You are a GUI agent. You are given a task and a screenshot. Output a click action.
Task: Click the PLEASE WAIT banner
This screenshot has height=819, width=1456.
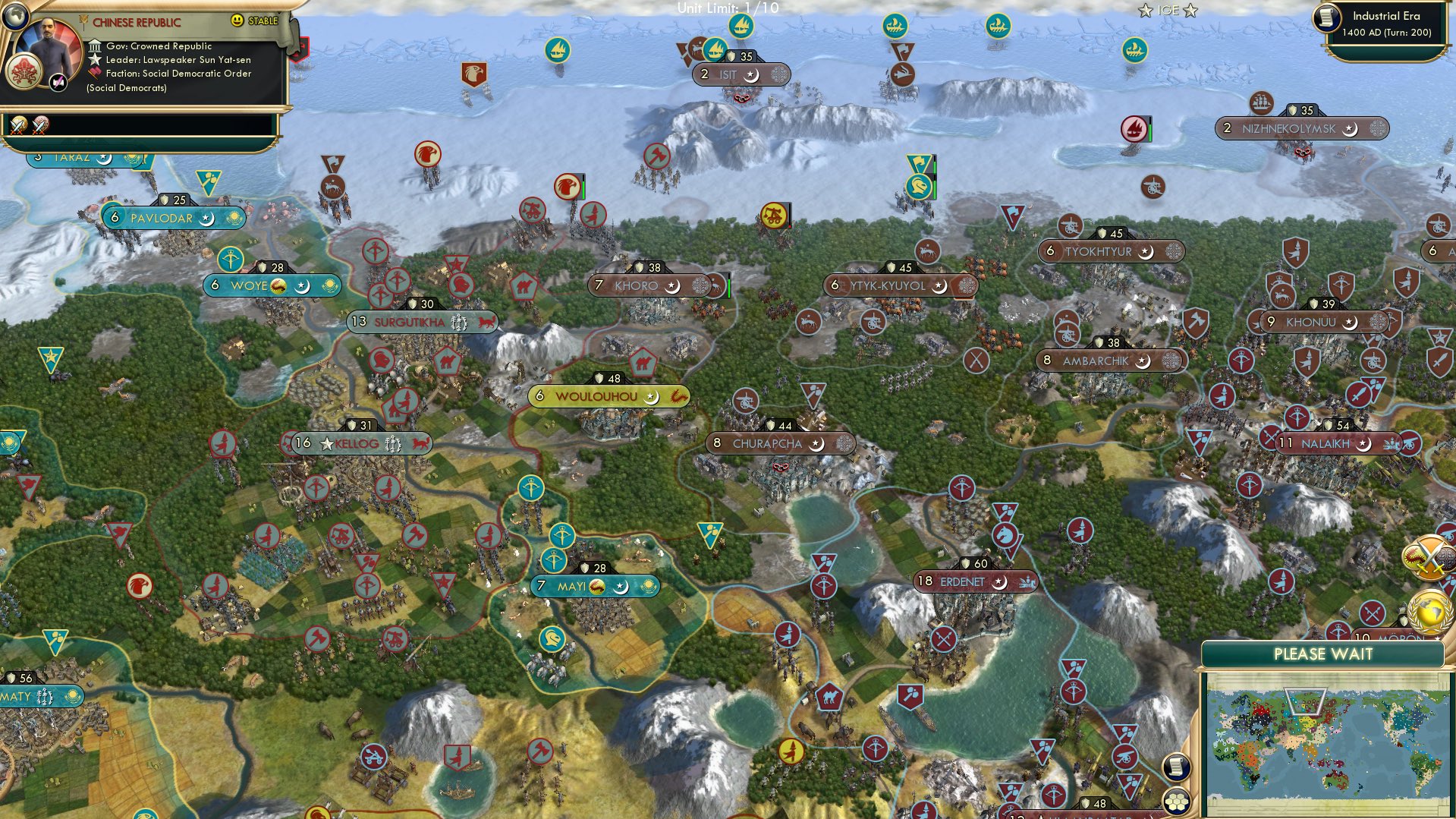(x=1325, y=654)
